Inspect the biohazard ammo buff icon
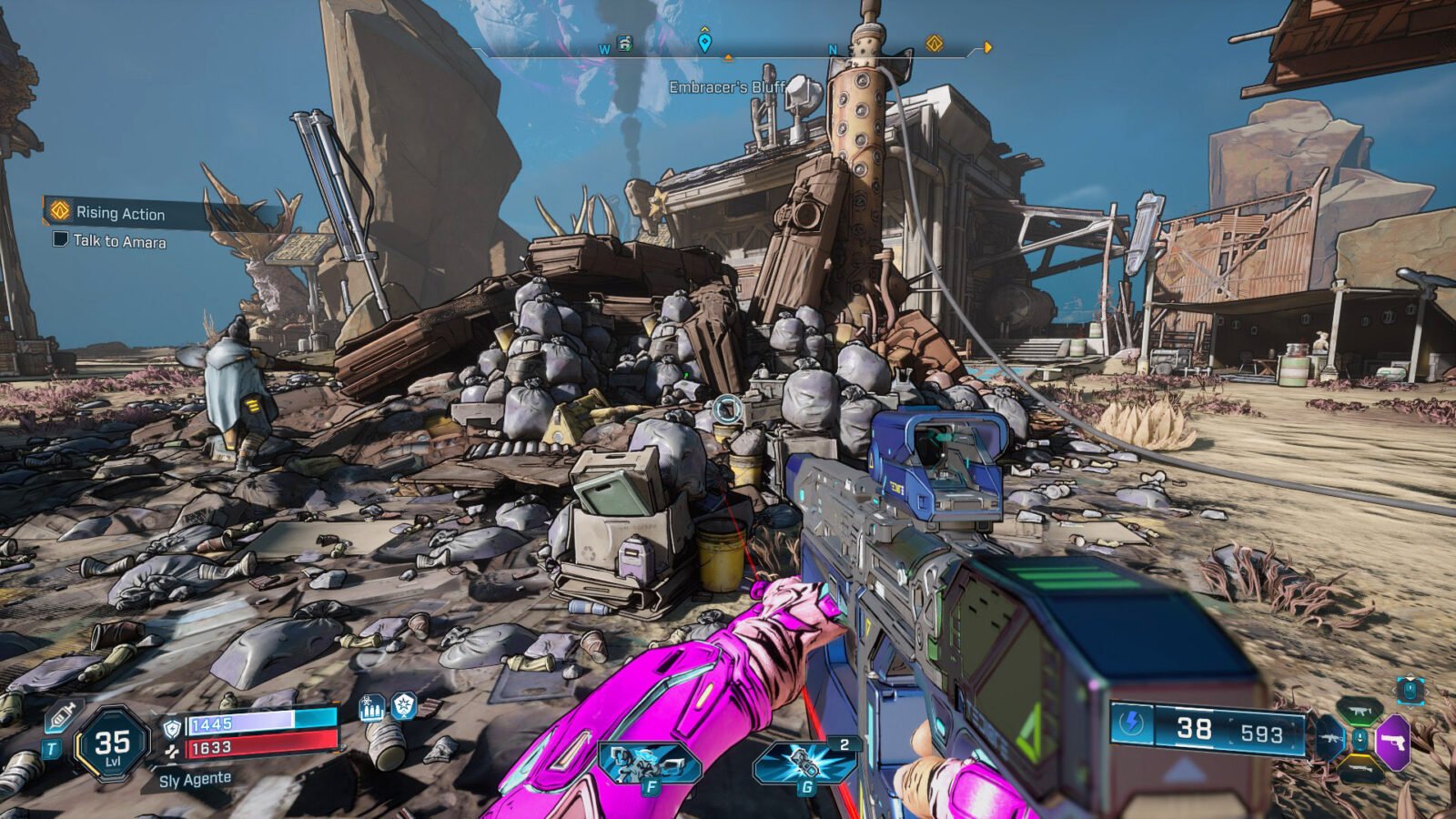 371,707
